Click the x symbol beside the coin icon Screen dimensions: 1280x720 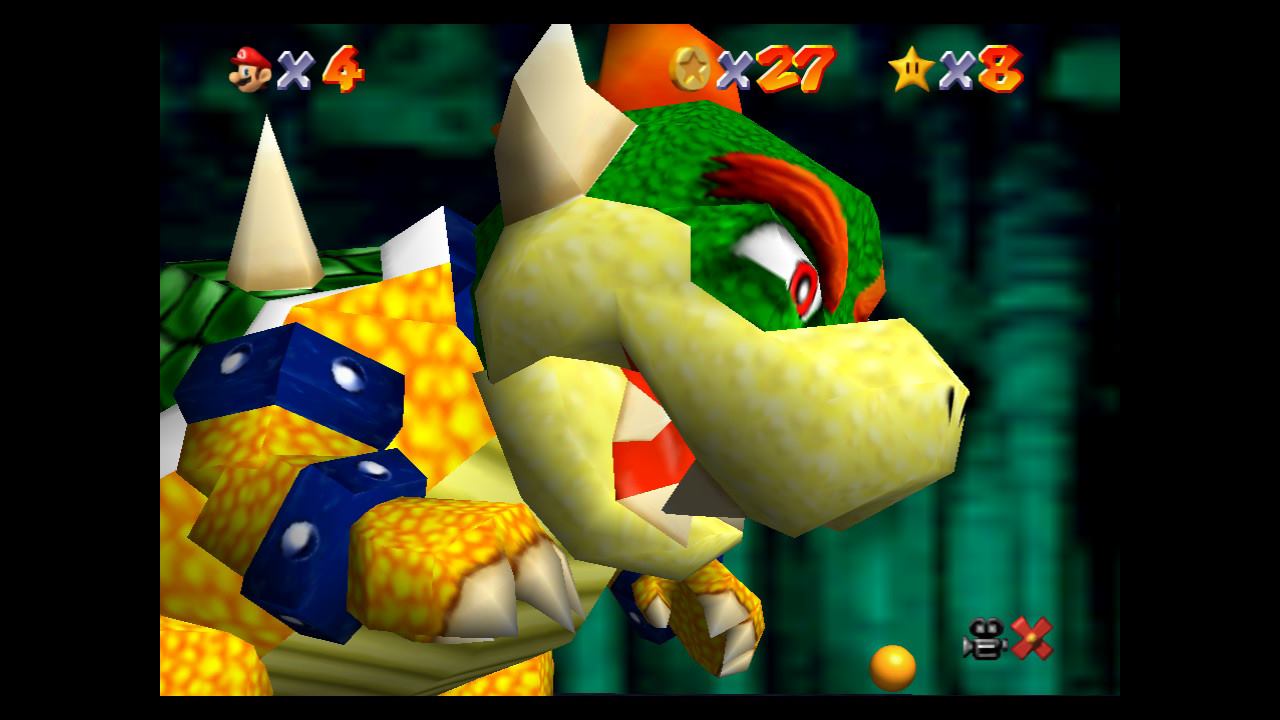click(733, 68)
